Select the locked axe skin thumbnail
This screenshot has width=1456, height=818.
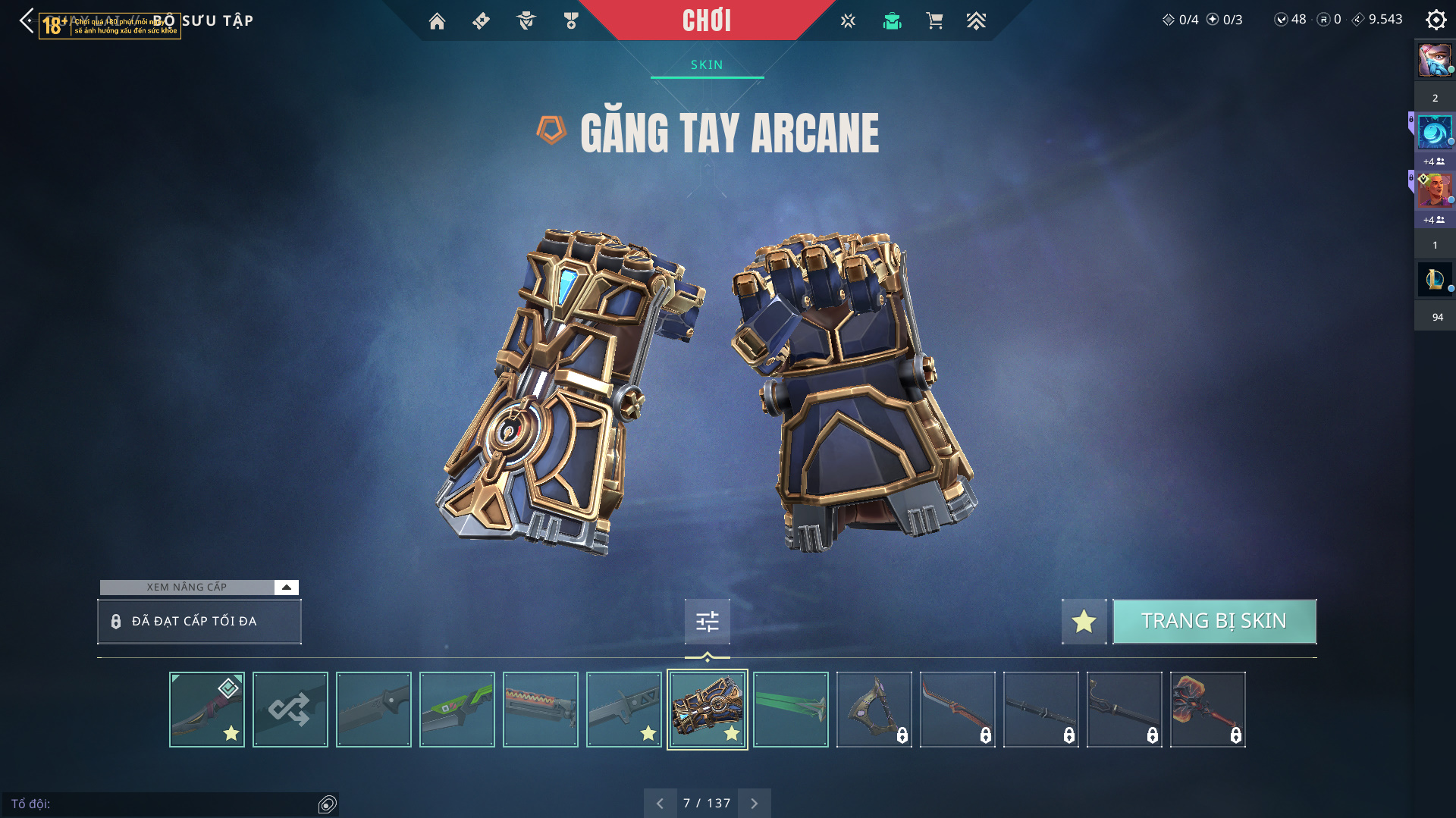tap(874, 710)
